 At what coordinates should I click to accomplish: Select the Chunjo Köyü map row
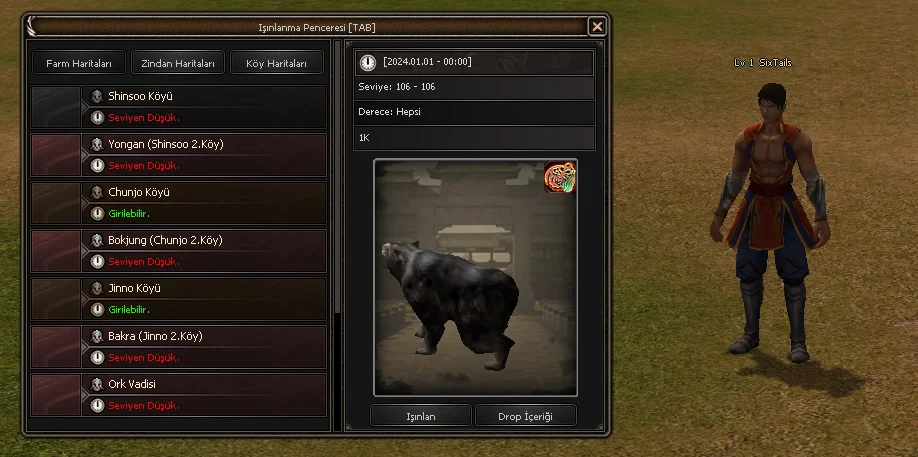coord(180,202)
